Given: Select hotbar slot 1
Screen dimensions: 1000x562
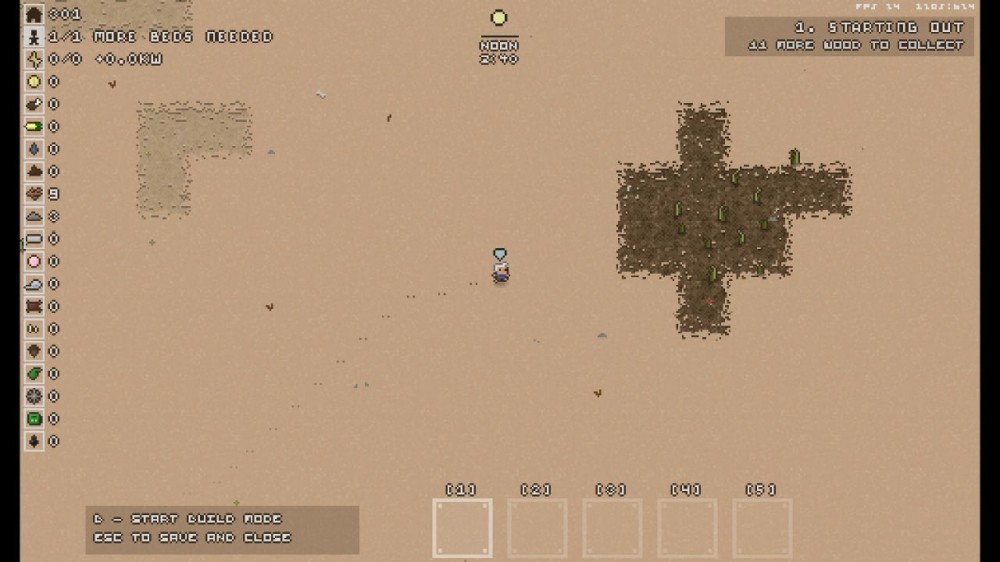Looking at the screenshot, I should pos(462,528).
